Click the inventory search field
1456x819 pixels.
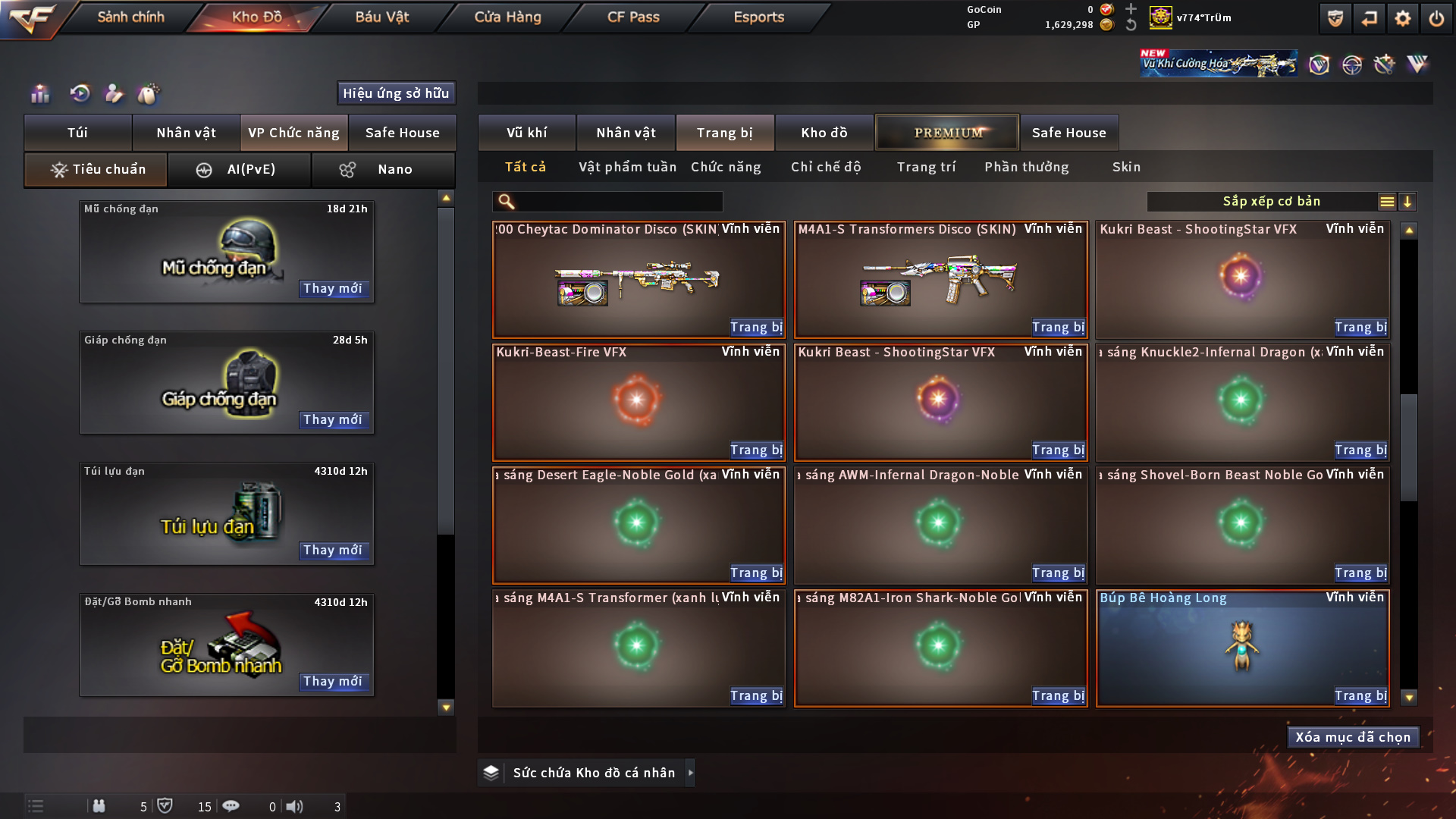pos(618,202)
